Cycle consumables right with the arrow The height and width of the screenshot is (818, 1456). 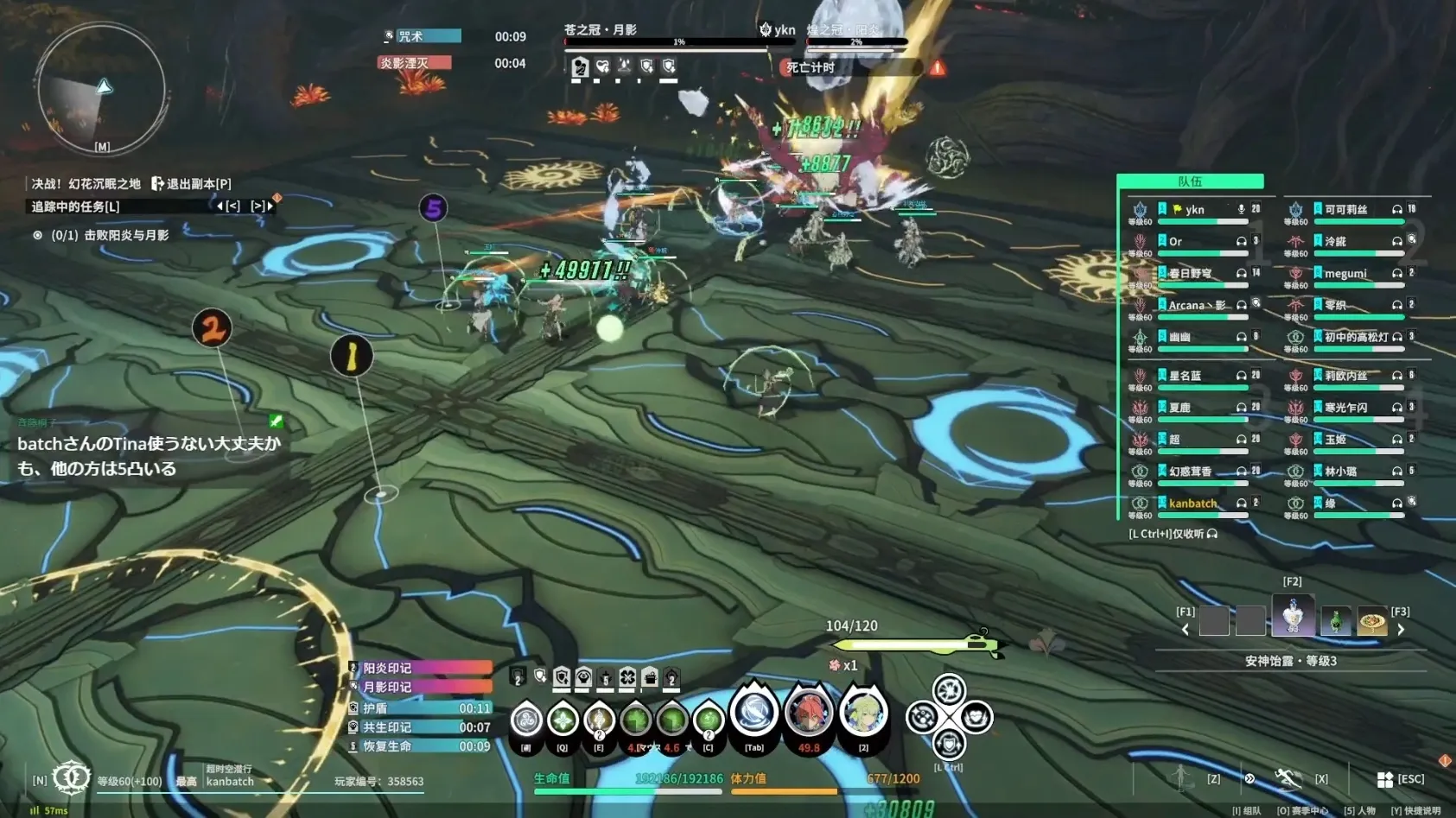coord(1401,630)
